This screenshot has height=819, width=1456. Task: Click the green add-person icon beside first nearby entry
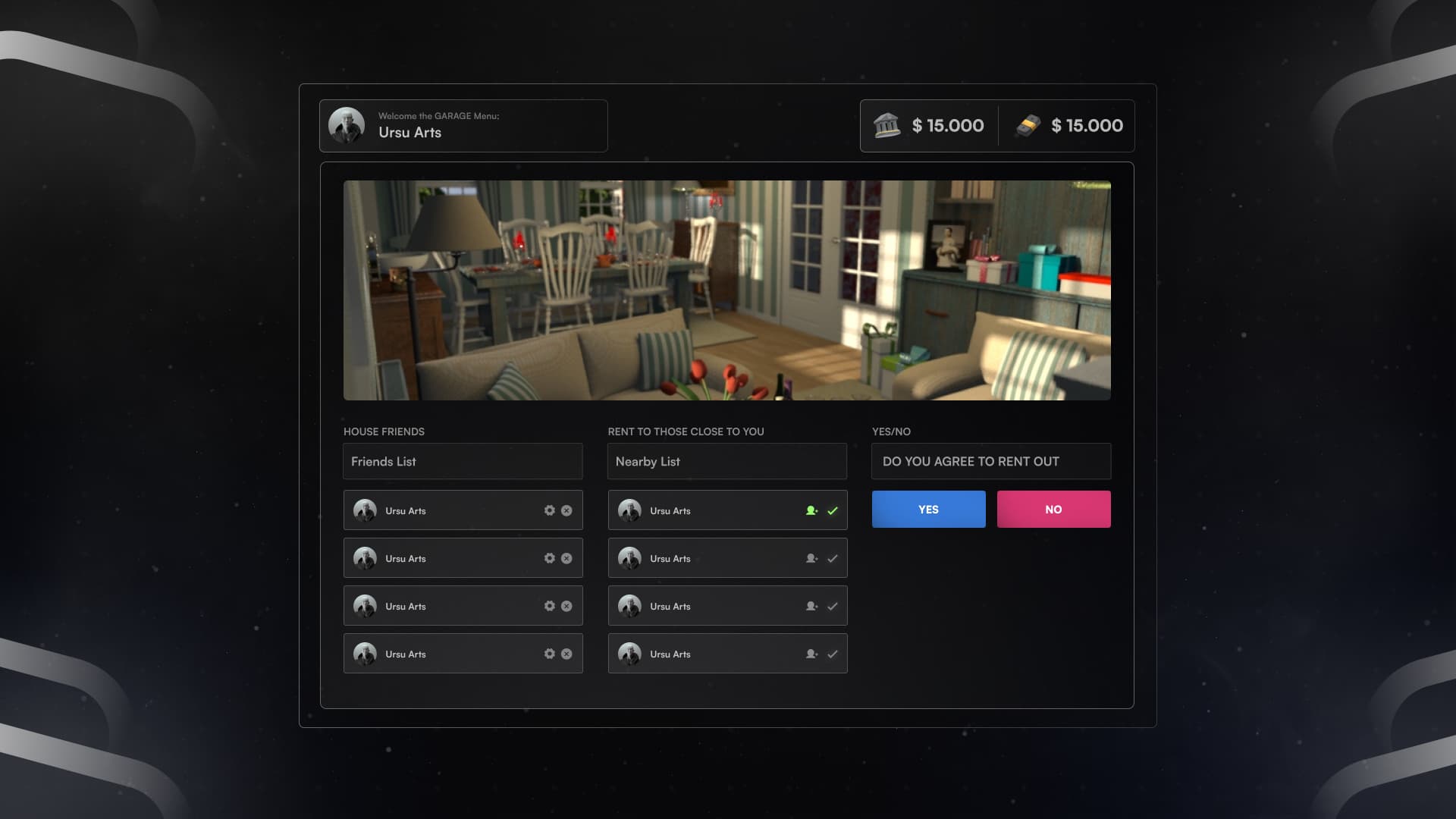click(813, 510)
